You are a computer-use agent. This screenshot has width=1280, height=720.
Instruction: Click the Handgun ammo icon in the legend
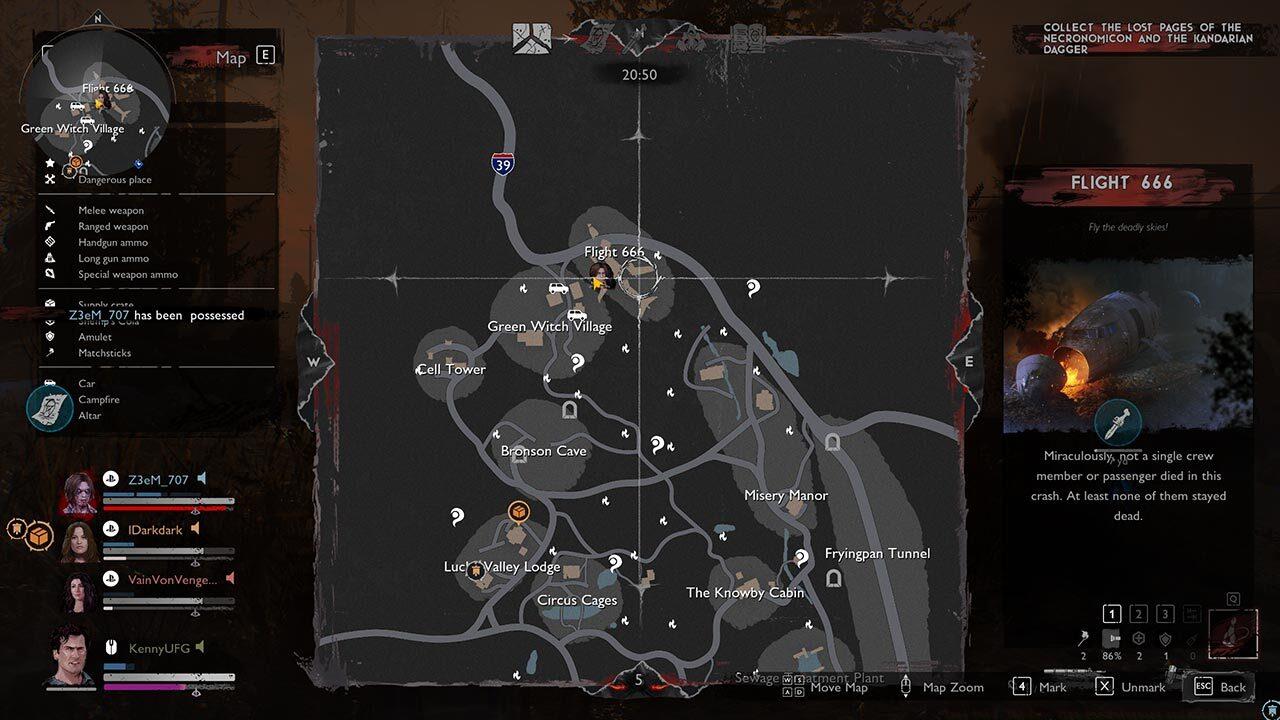tap(48, 242)
